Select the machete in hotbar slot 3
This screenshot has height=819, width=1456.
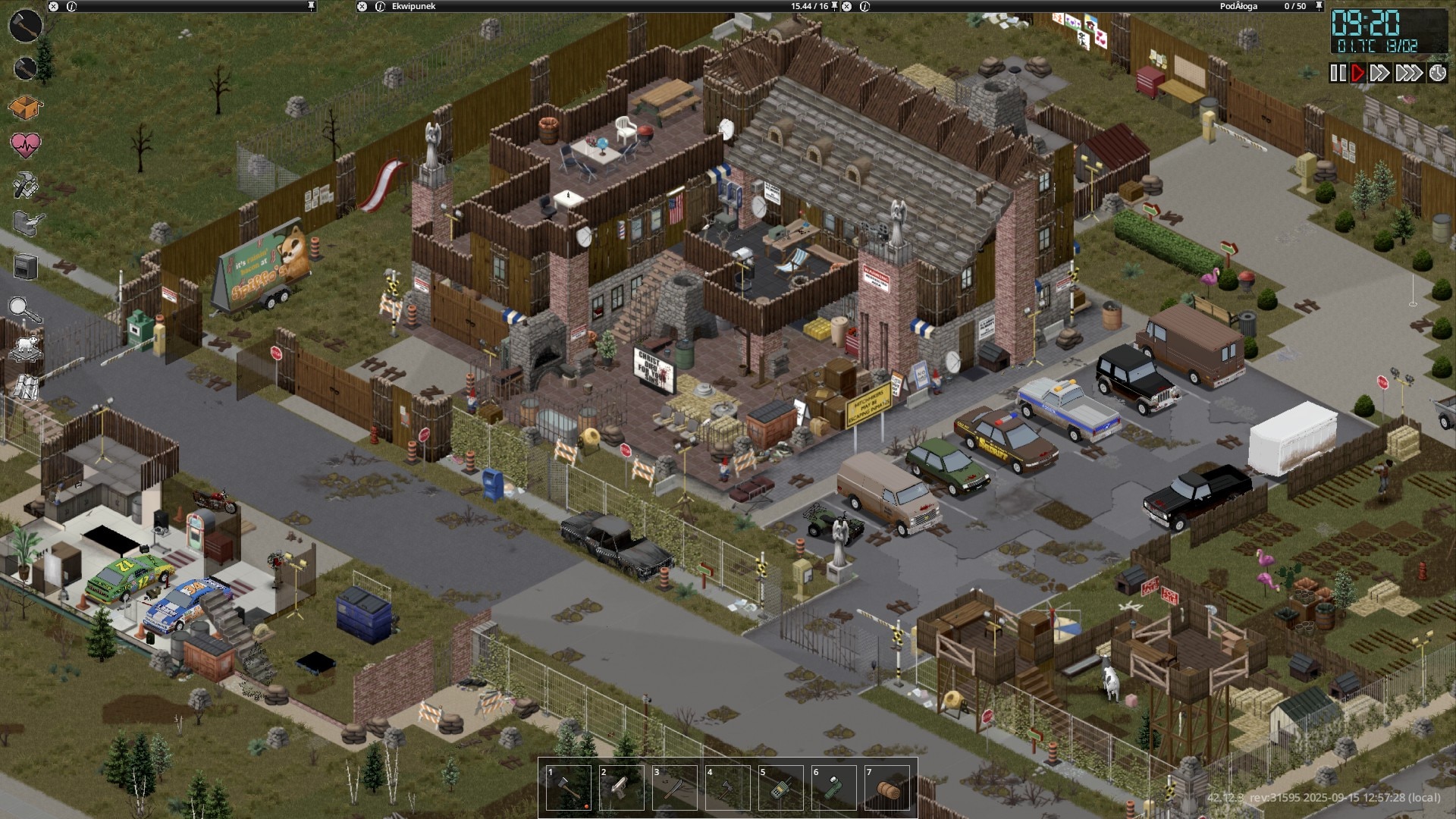(675, 789)
